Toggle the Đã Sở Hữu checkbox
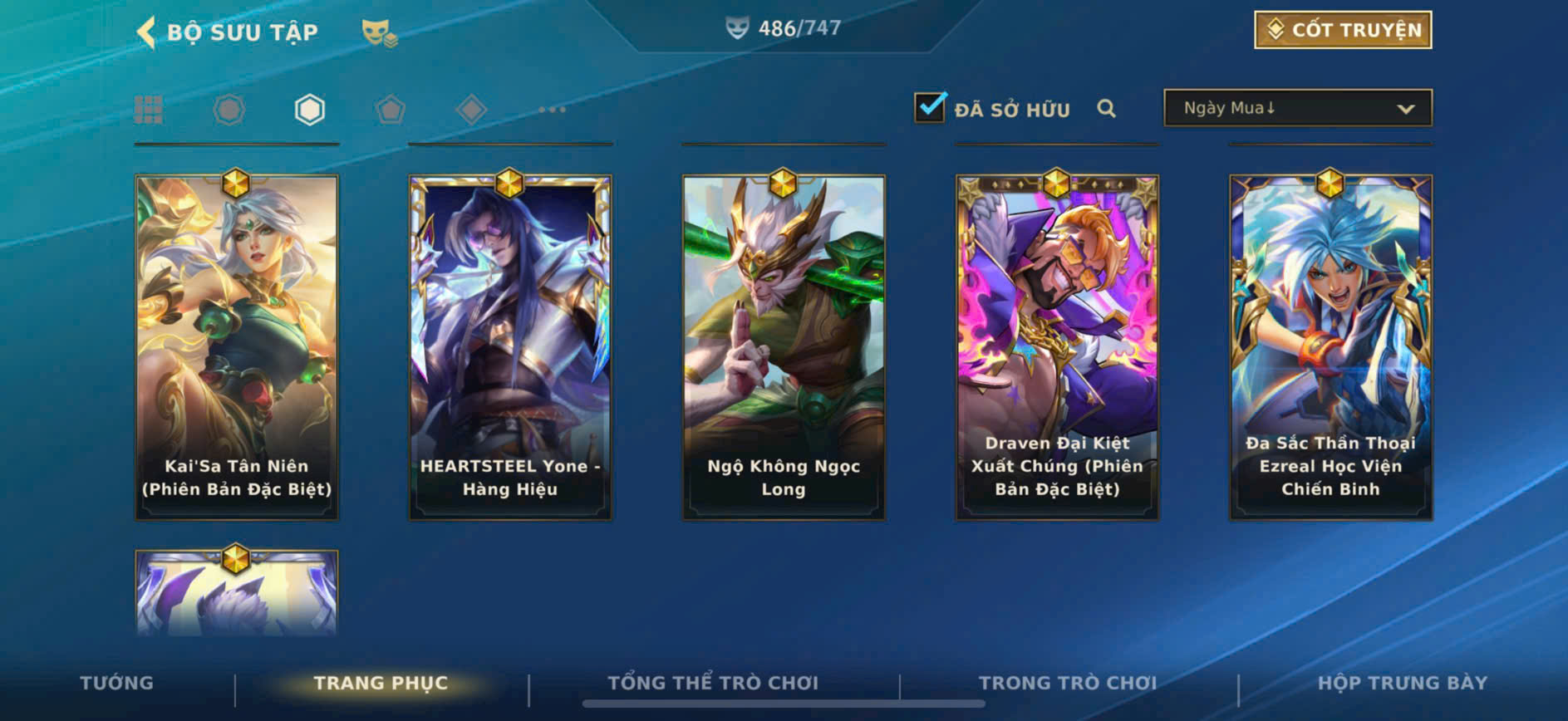The height and width of the screenshot is (721, 1568). pyautogui.click(x=929, y=108)
